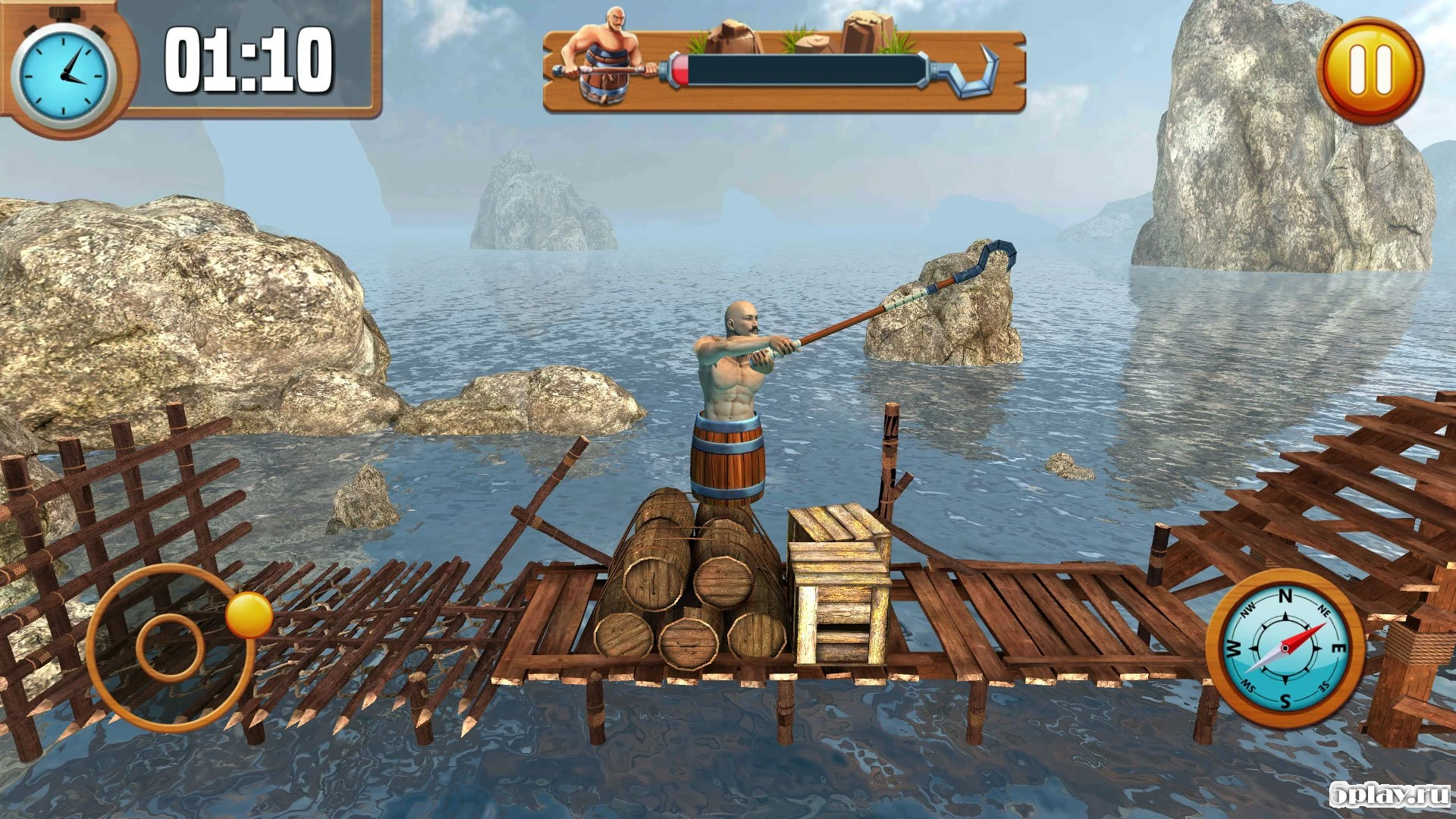The height and width of the screenshot is (819, 1456).
Task: Tap the compass icon
Action: 1285,648
